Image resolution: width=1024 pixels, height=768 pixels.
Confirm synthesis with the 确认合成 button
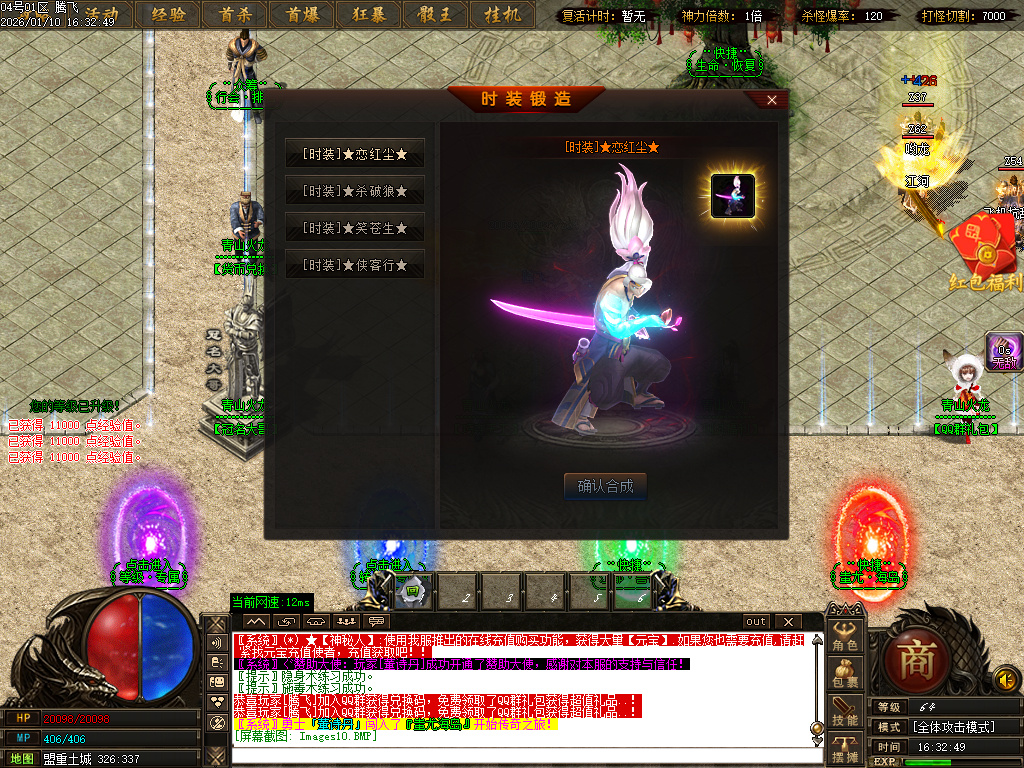tap(605, 487)
